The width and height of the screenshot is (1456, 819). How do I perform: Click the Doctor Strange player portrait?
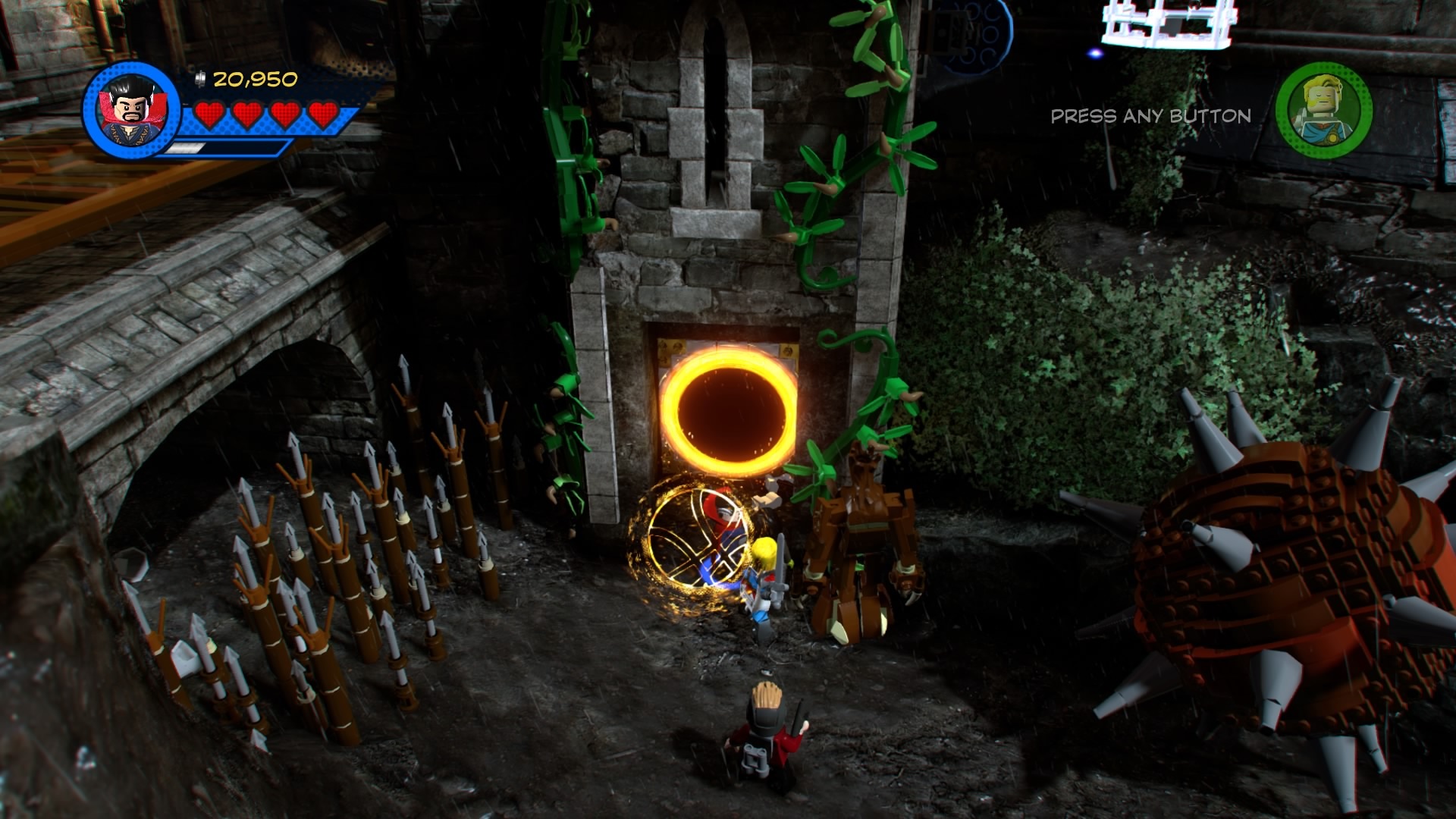131,109
